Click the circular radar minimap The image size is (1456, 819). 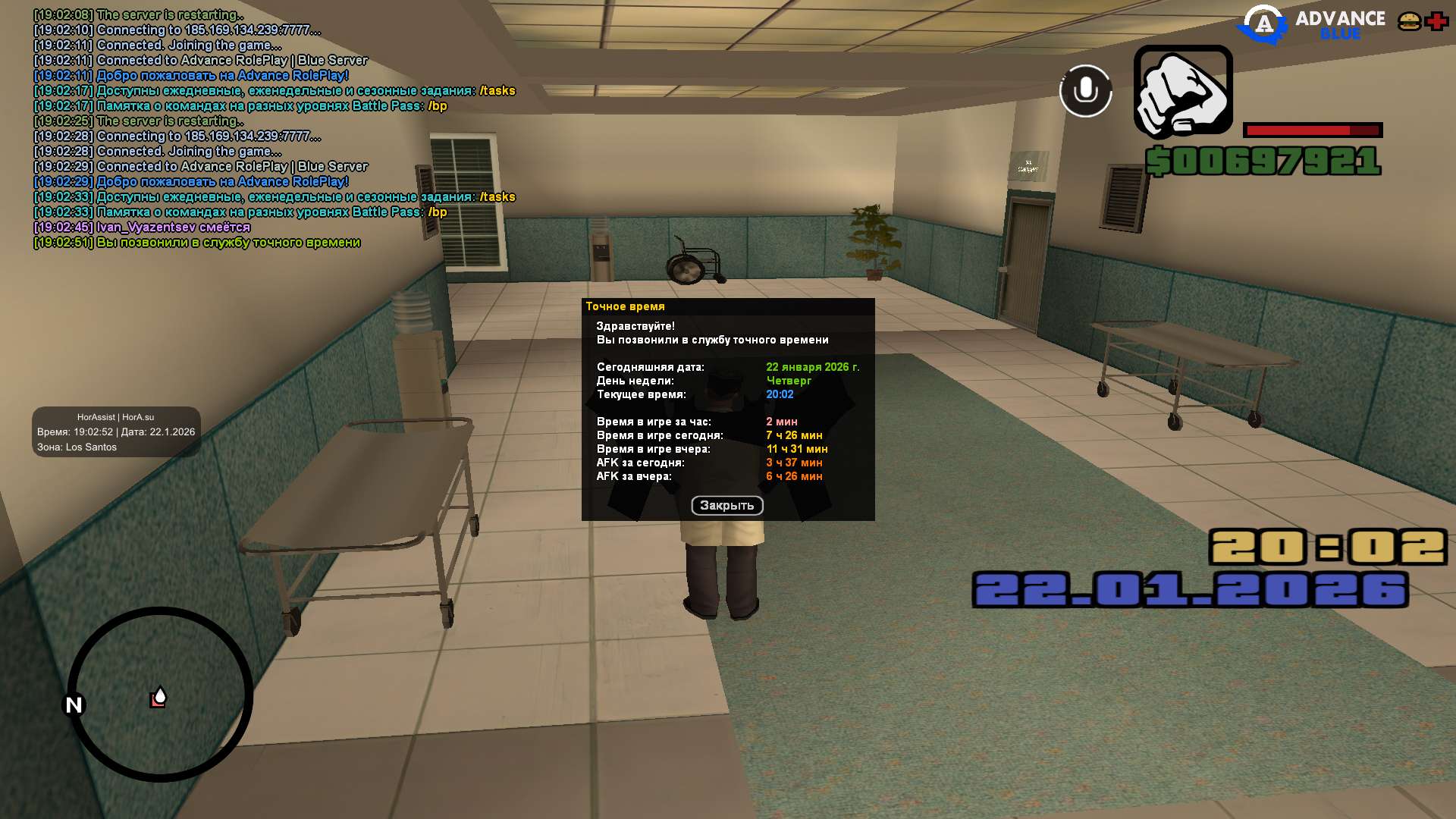160,694
